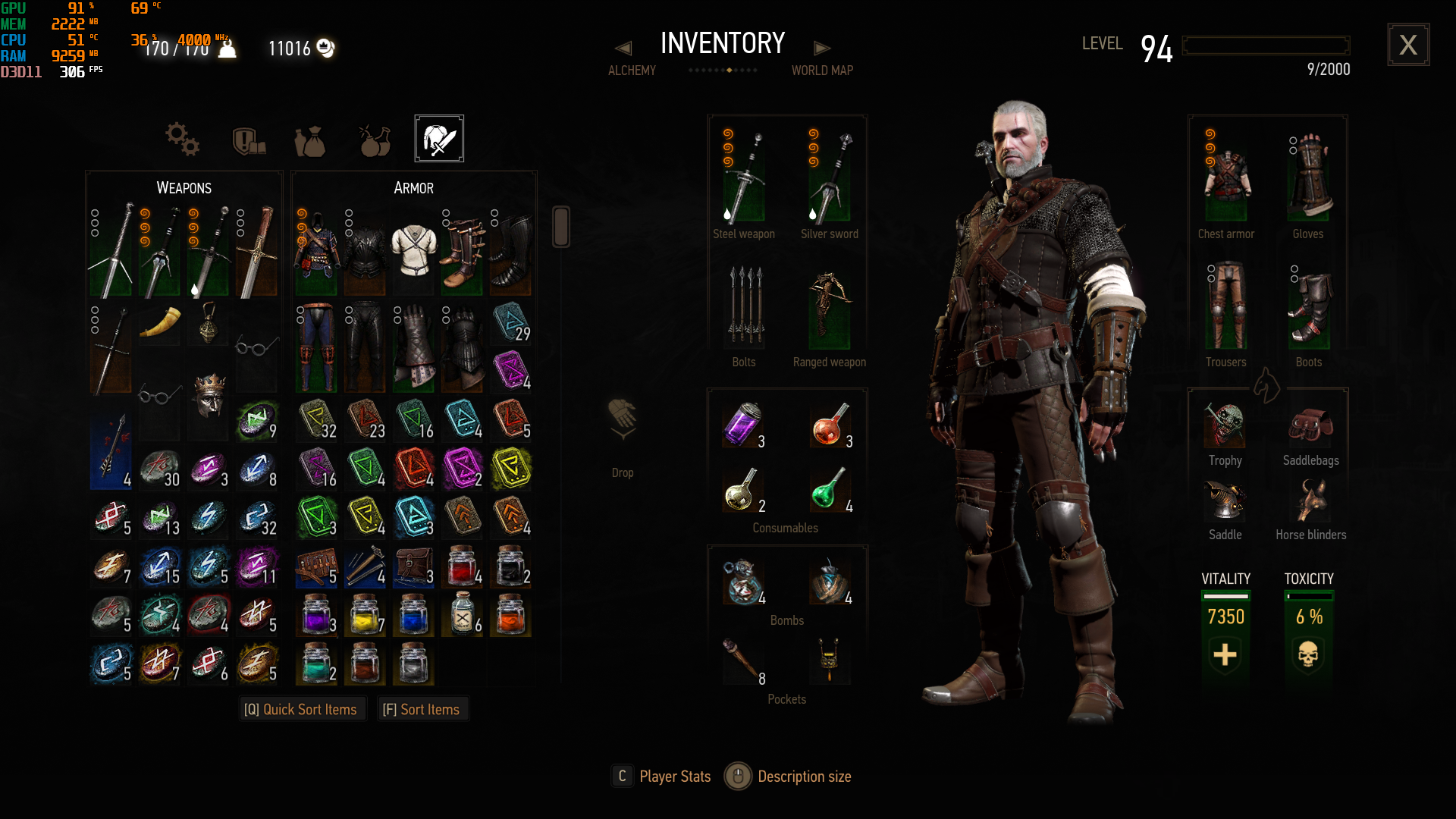This screenshot has width=1456, height=819.
Task: Close the inventory with the X button
Action: [x=1408, y=45]
